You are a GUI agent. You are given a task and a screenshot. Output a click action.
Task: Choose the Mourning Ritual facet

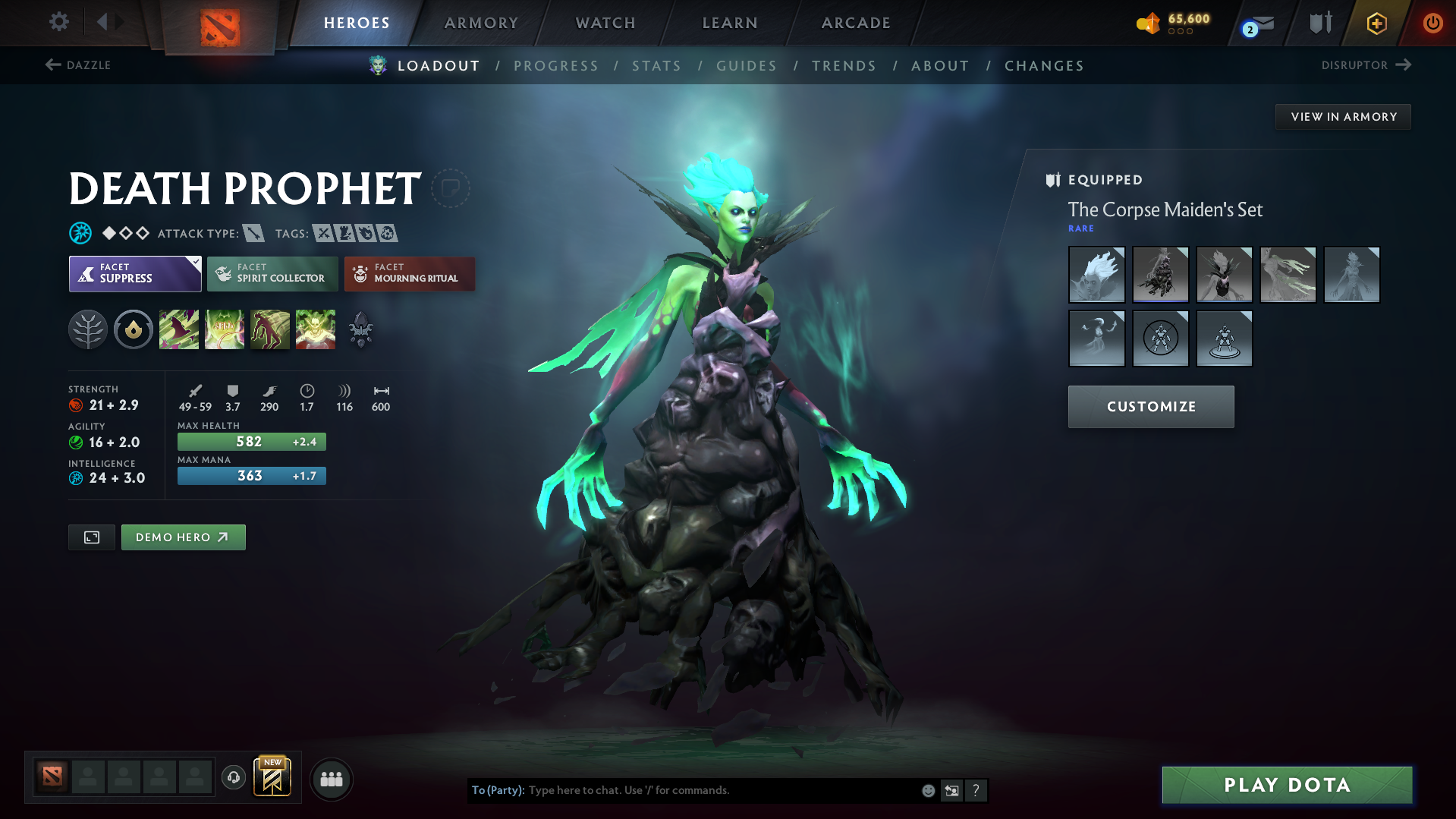(x=409, y=273)
